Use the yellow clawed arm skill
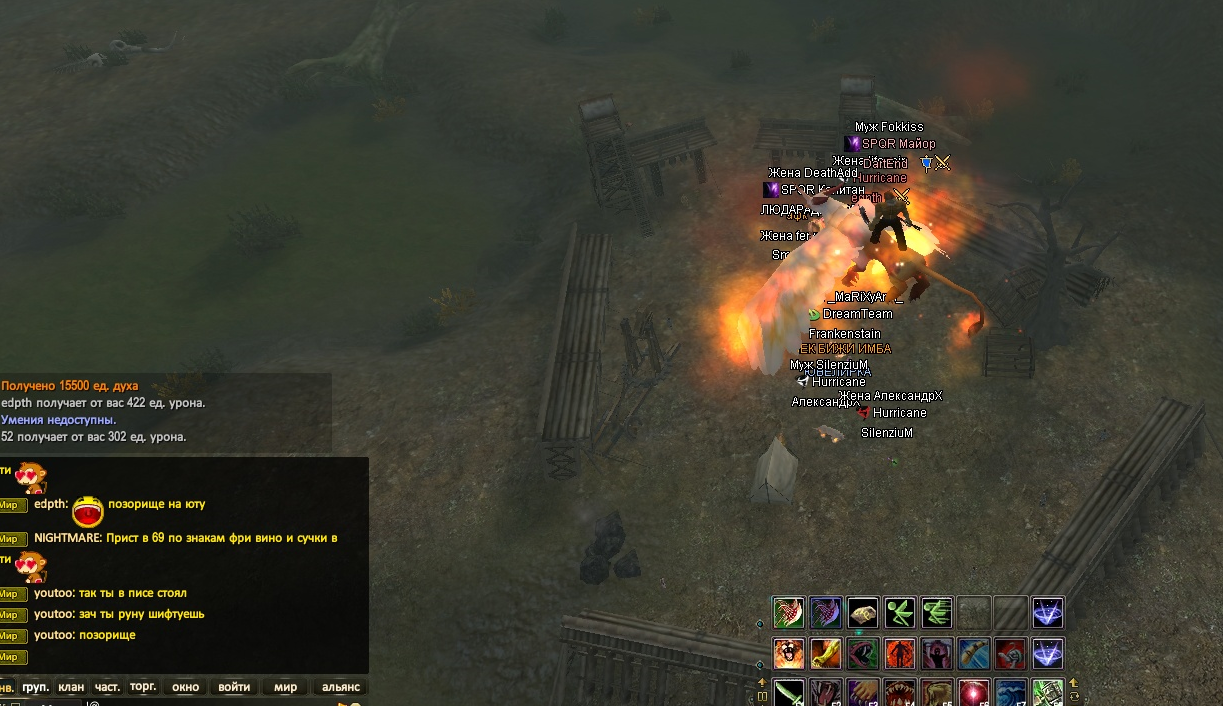 pyautogui.click(x=826, y=654)
